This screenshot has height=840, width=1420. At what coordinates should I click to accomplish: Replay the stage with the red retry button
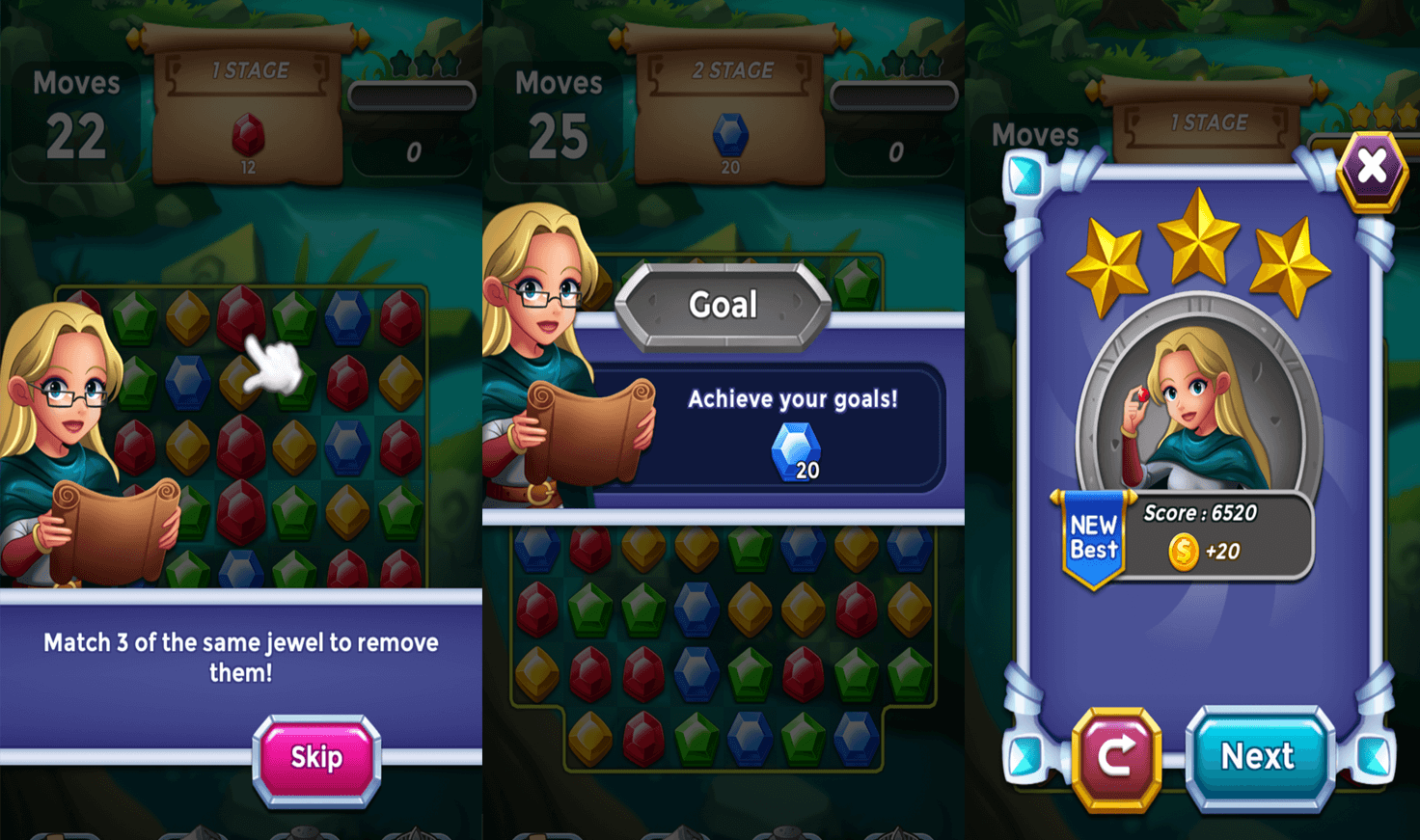pyautogui.click(x=1116, y=757)
